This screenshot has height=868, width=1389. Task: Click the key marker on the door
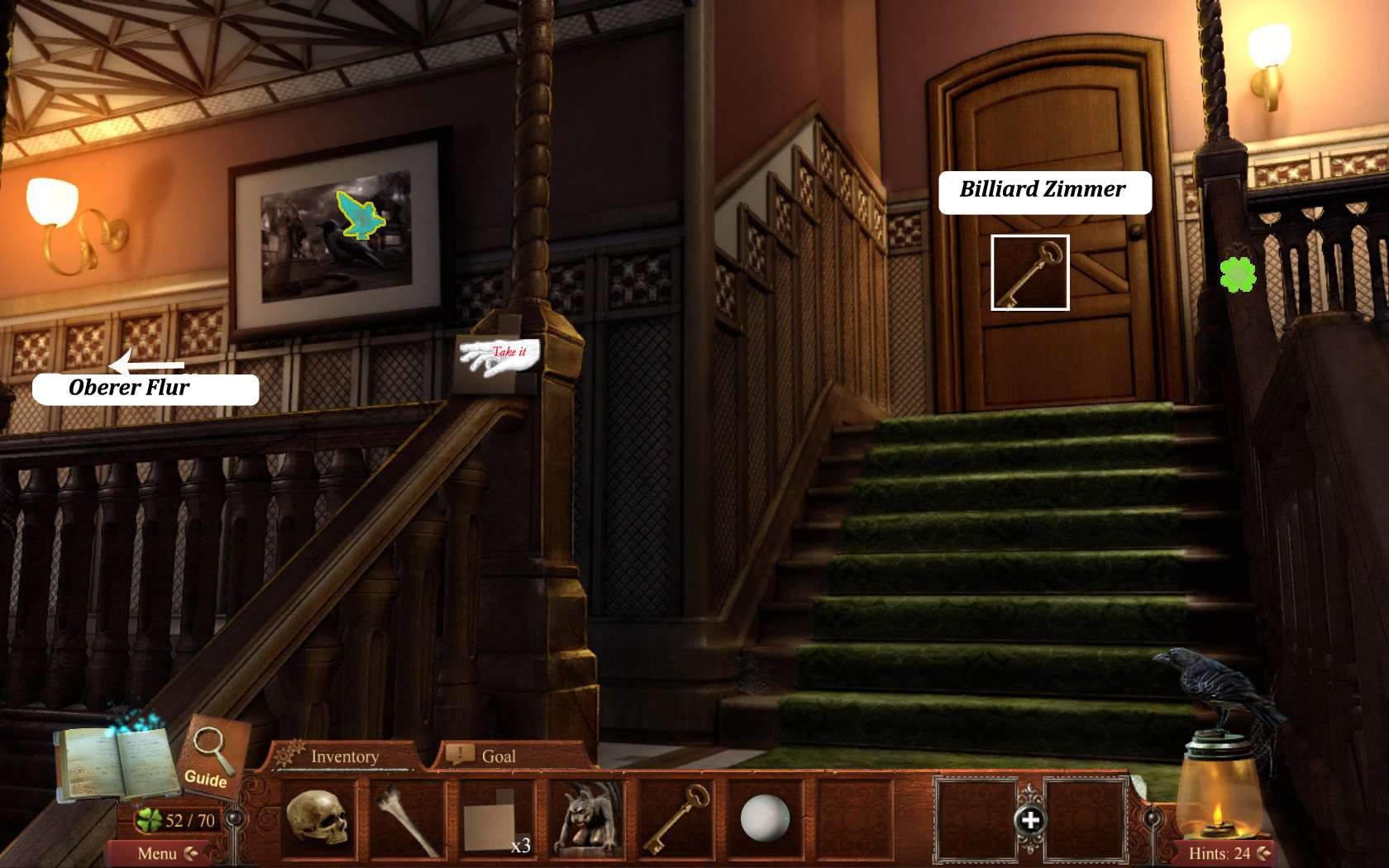coord(1029,273)
